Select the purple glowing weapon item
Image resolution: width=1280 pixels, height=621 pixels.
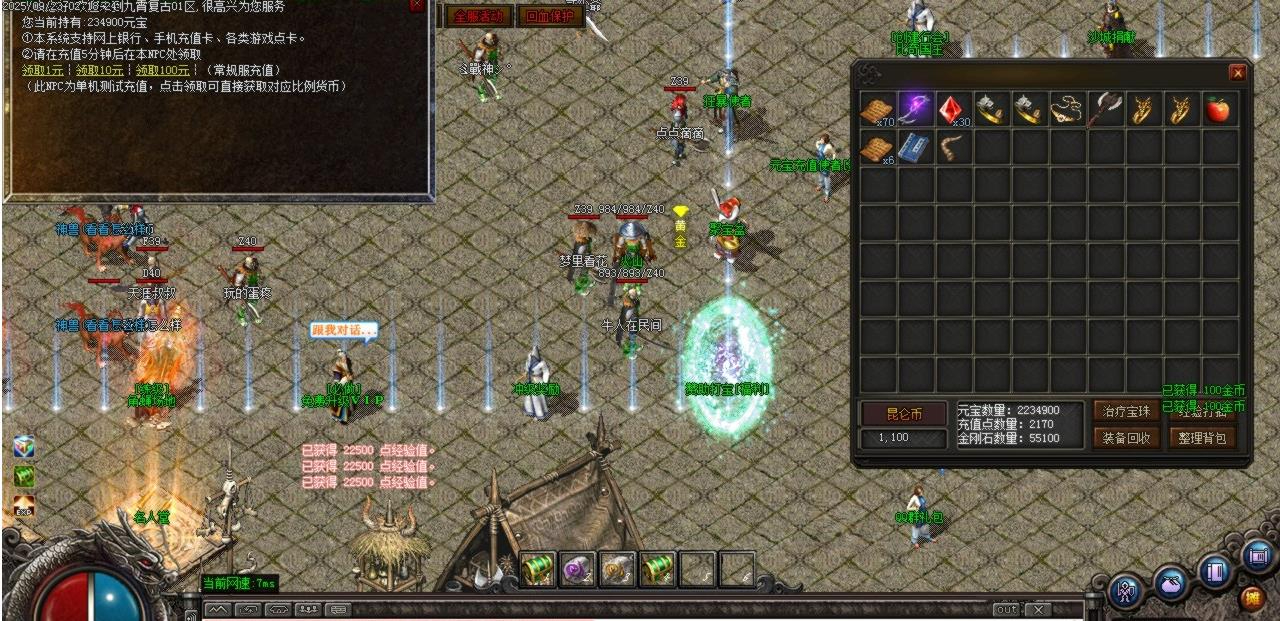point(916,109)
